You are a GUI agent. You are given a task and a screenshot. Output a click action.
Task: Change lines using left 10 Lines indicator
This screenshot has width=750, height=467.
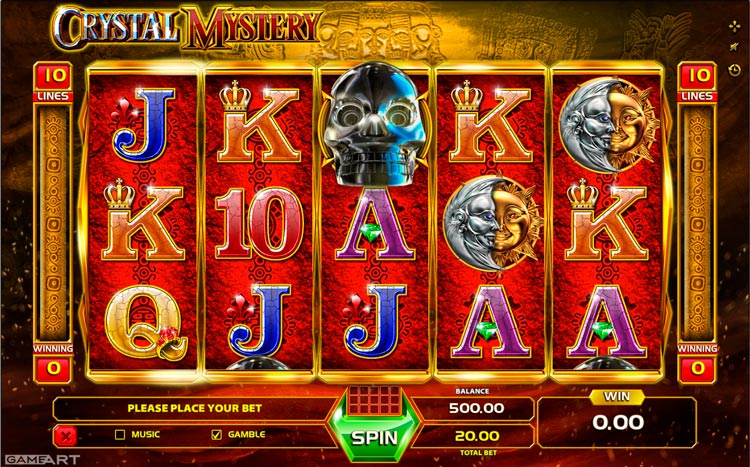[x=52, y=79]
